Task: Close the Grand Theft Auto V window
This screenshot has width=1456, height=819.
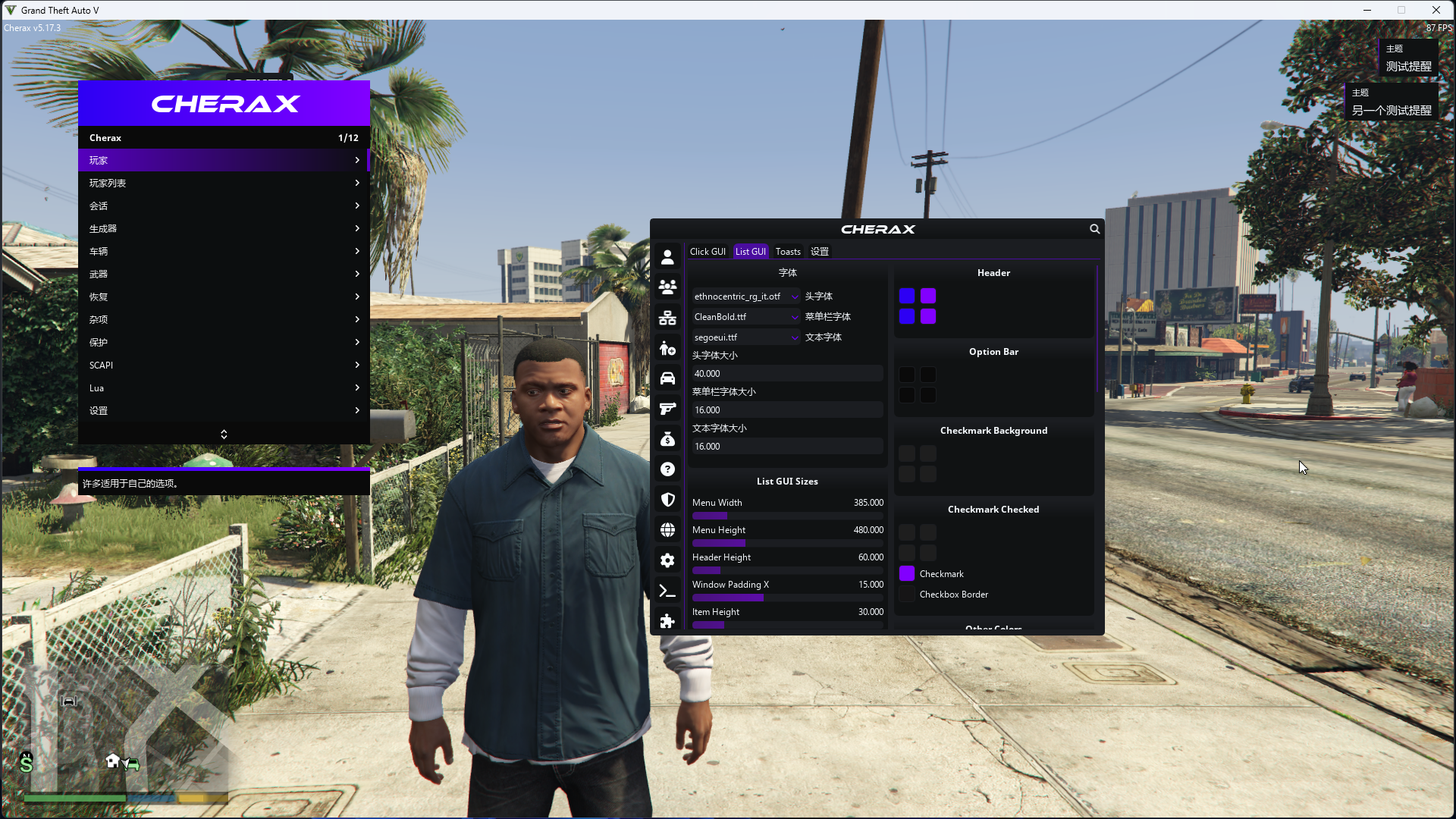Action: point(1436,10)
